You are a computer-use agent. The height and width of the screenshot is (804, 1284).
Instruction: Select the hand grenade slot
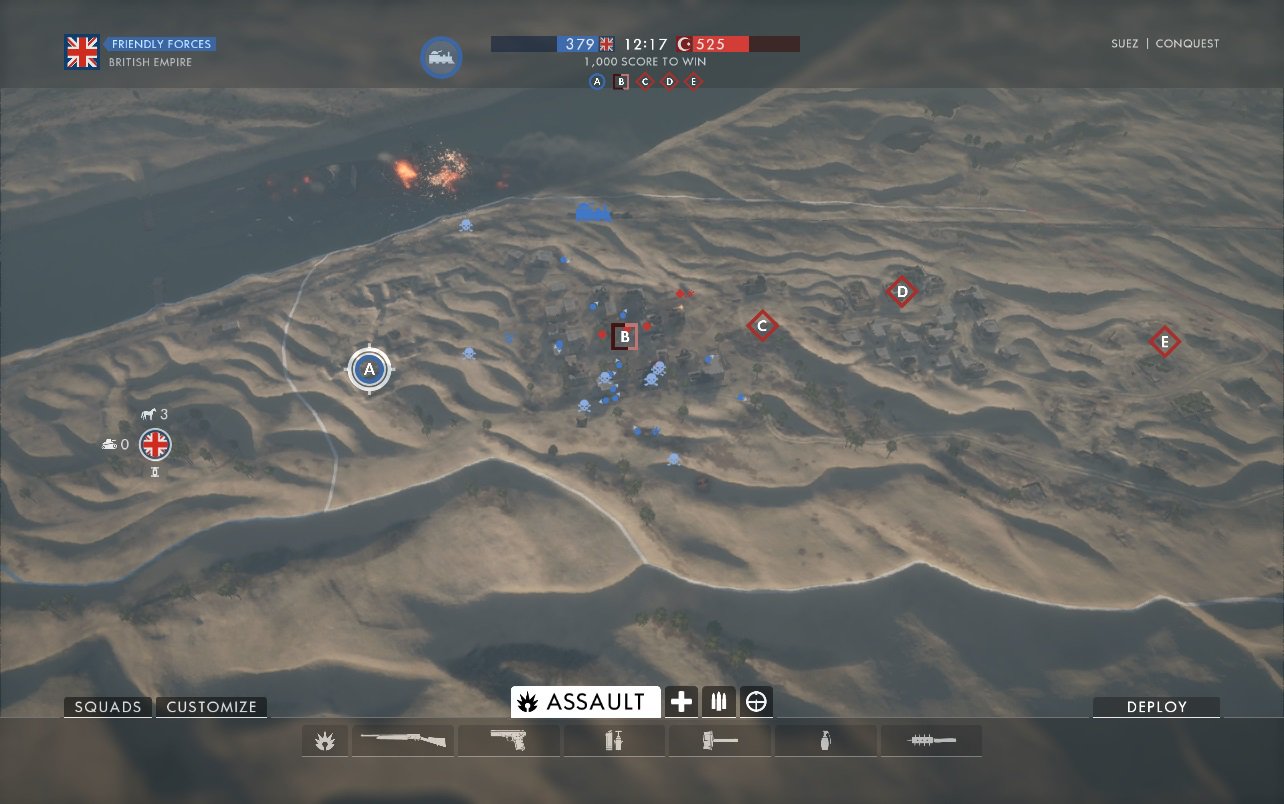(826, 741)
